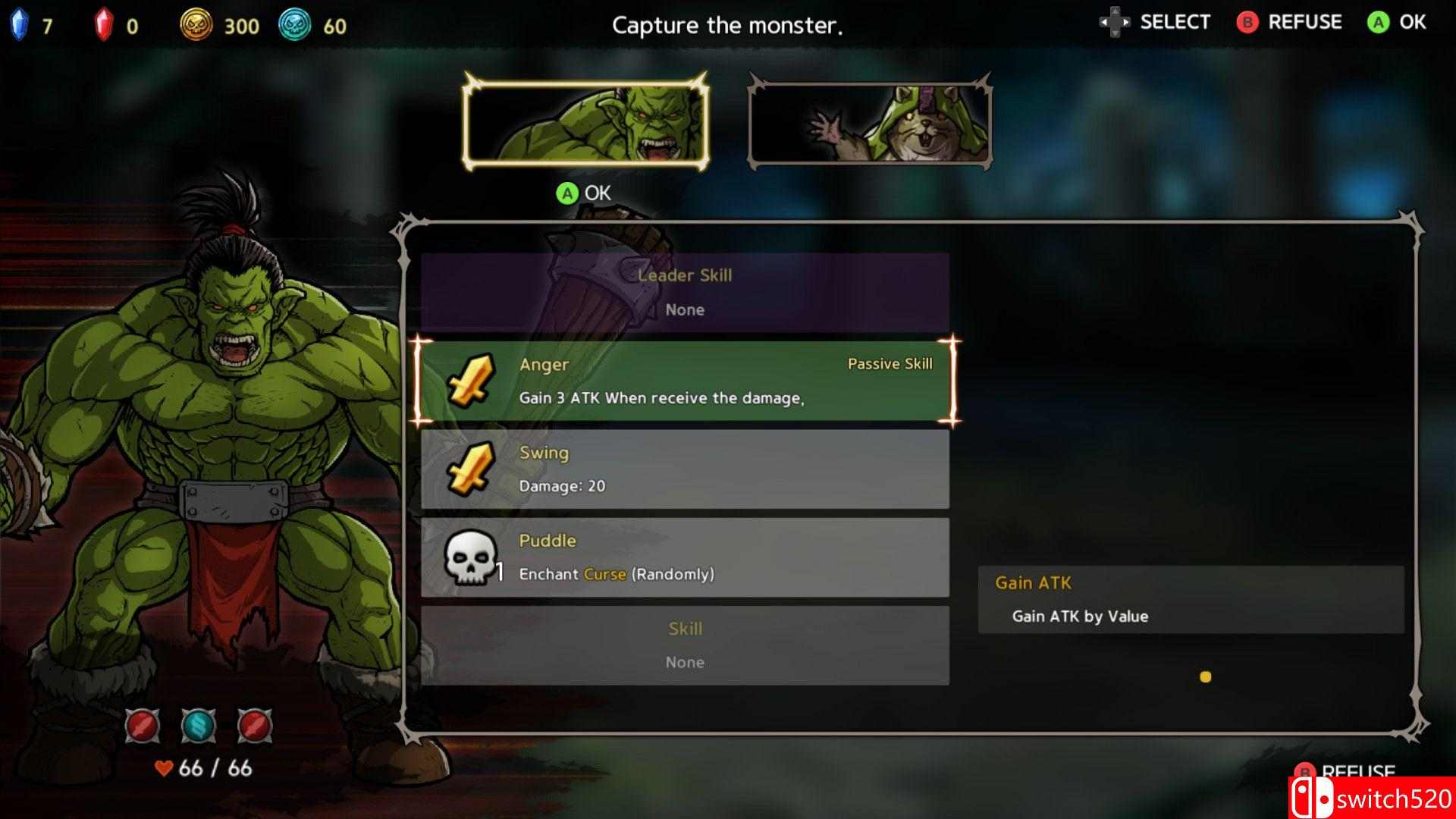The height and width of the screenshot is (819, 1456).
Task: Choose the hooded cat monster portrait
Action: (x=870, y=121)
